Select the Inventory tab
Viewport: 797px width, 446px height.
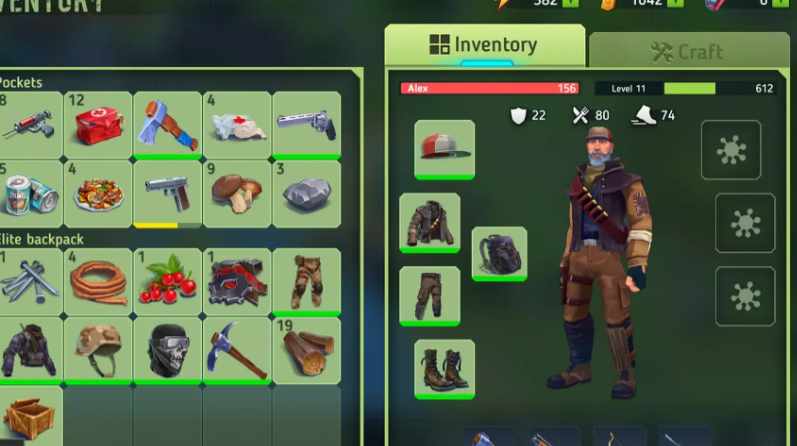point(484,45)
